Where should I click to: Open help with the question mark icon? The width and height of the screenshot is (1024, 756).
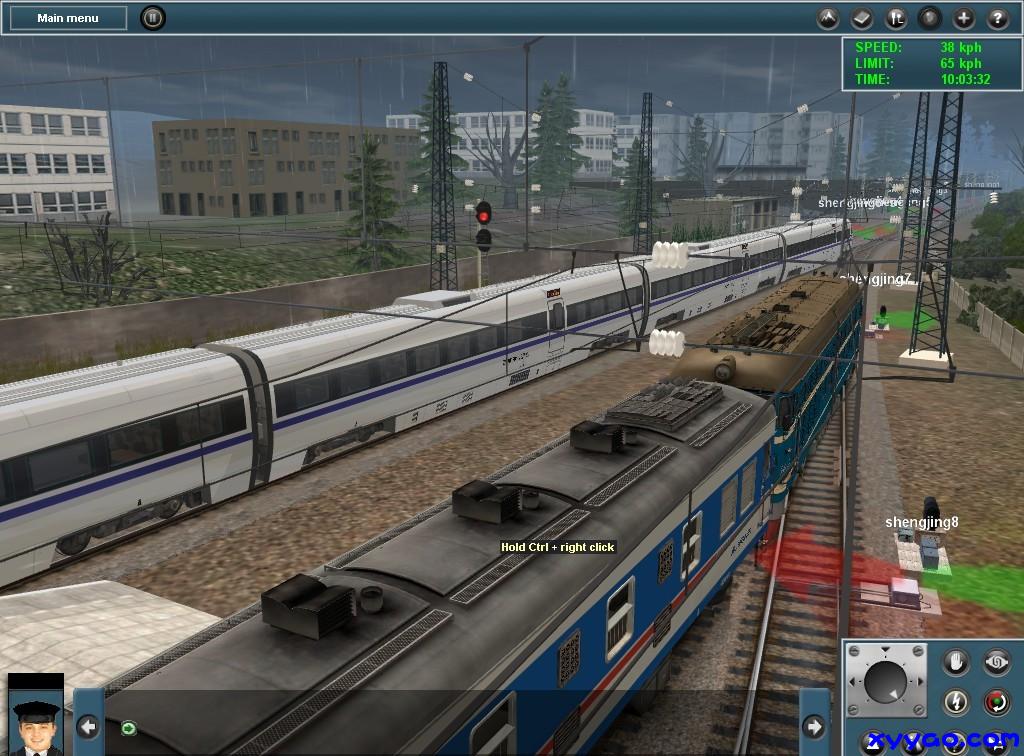pyautogui.click(x=997, y=18)
